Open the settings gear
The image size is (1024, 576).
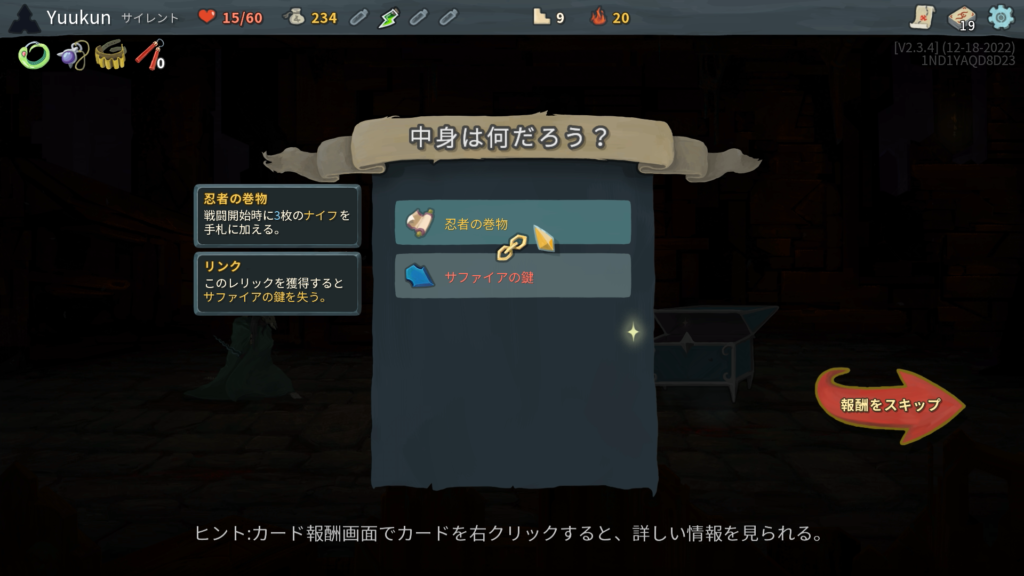1000,17
